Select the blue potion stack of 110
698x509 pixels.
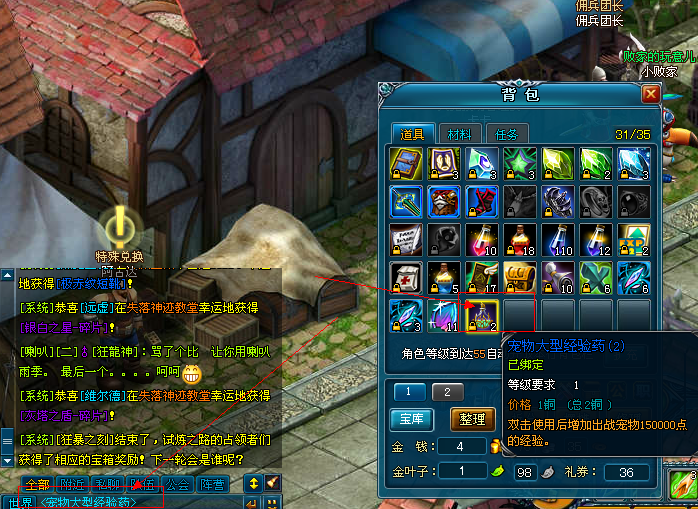pos(558,238)
